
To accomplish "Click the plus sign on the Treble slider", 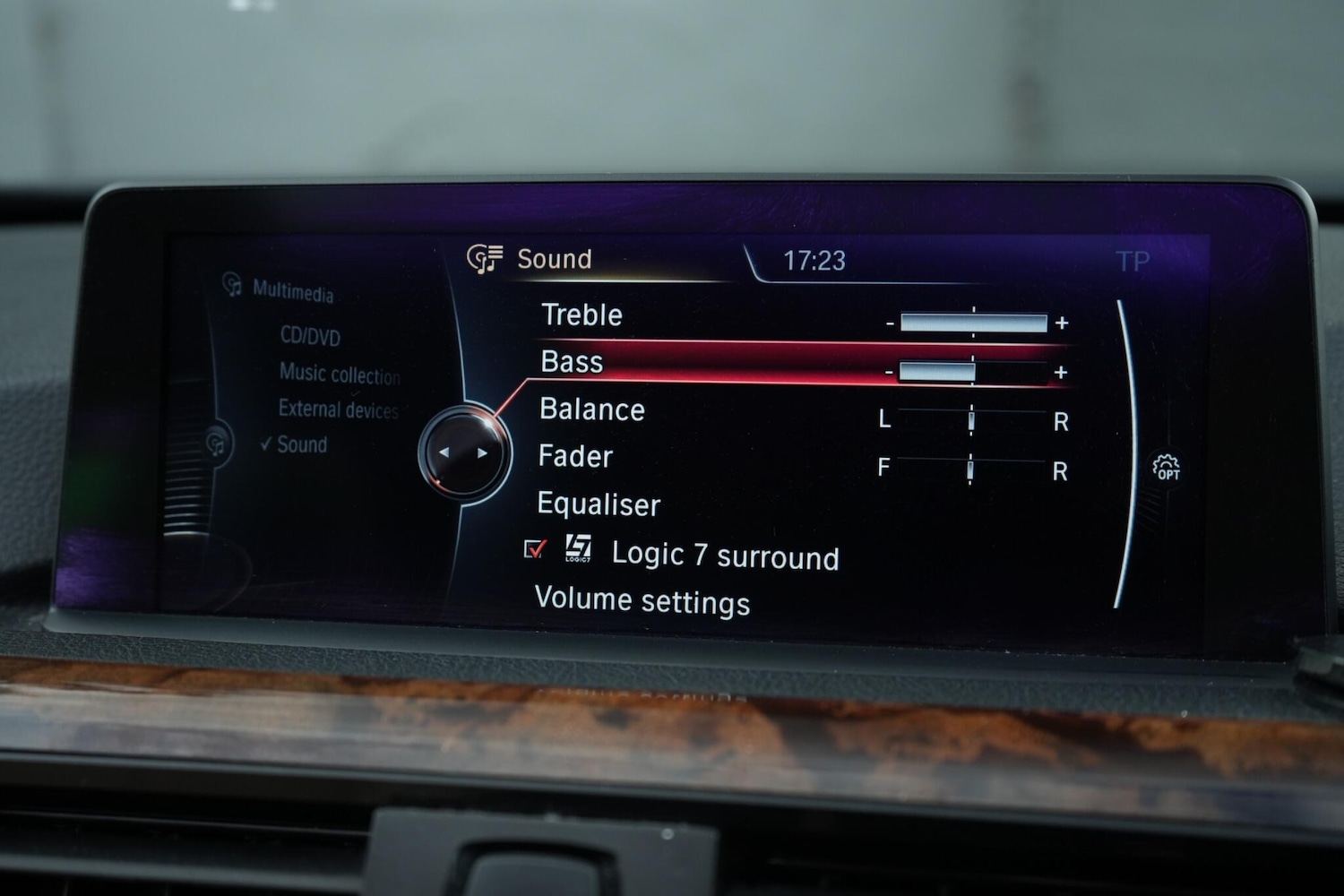I will [1062, 323].
